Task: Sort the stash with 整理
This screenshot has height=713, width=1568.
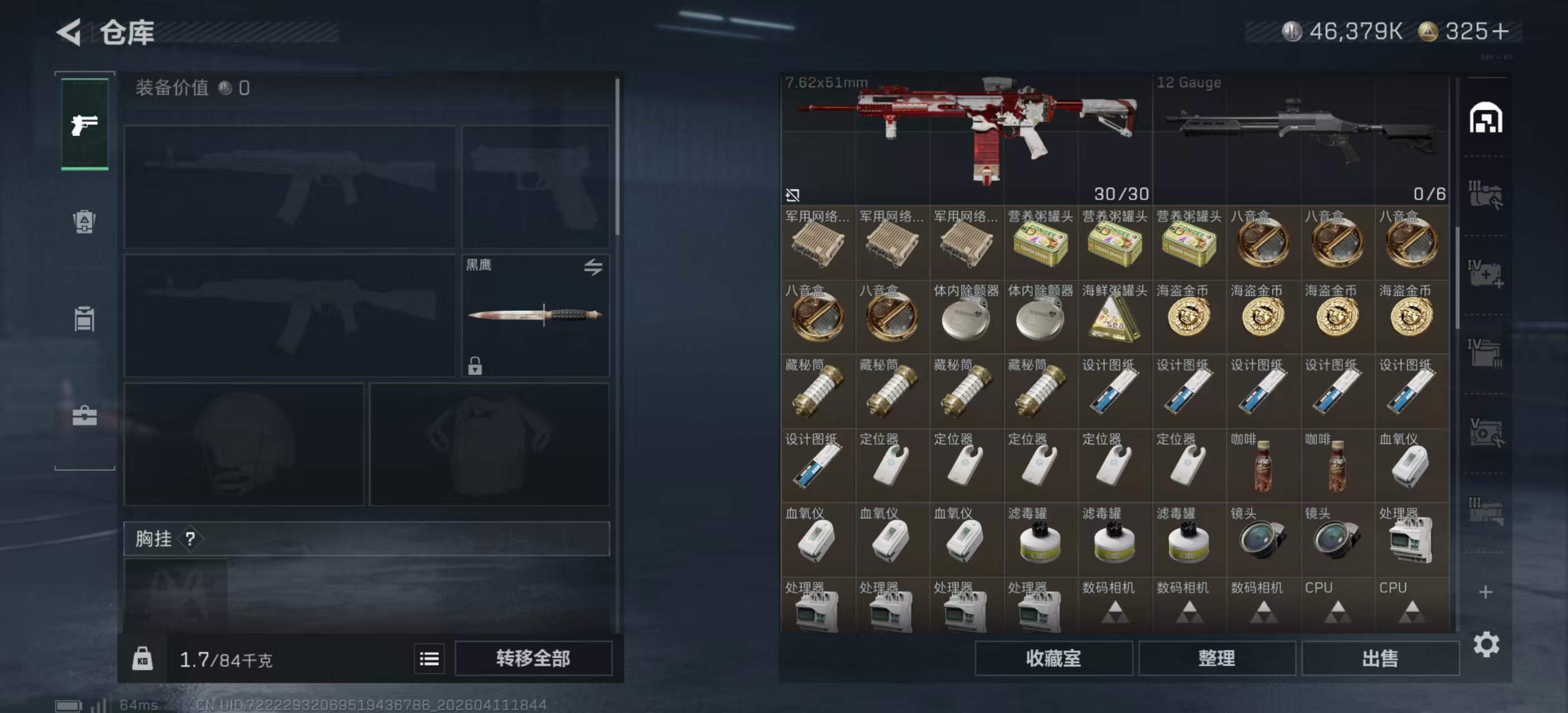Action: pyautogui.click(x=1216, y=658)
